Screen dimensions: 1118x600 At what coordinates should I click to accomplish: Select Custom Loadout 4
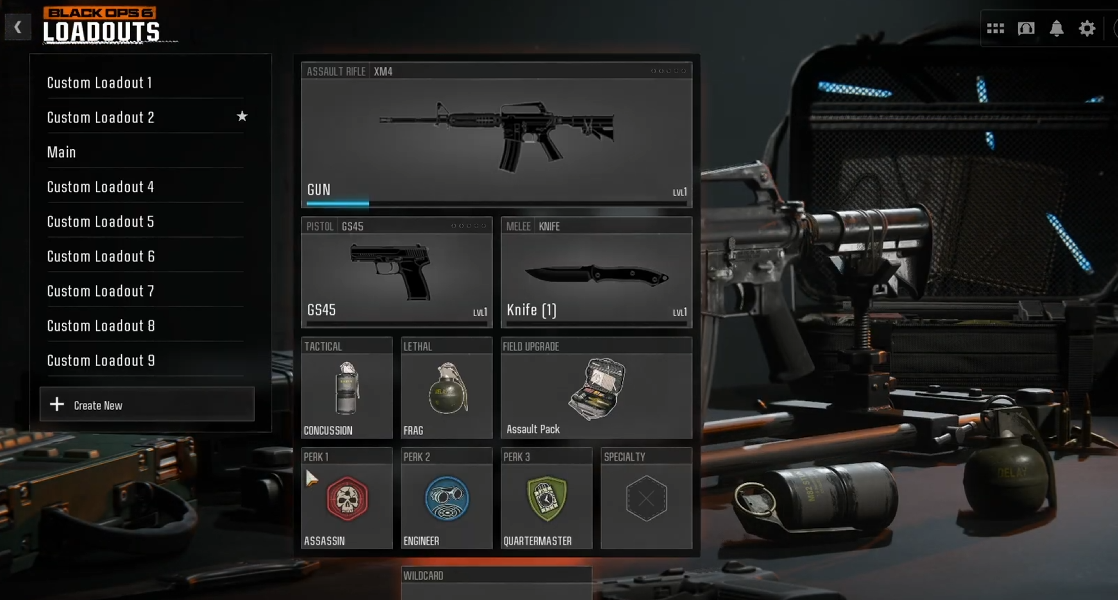101,187
